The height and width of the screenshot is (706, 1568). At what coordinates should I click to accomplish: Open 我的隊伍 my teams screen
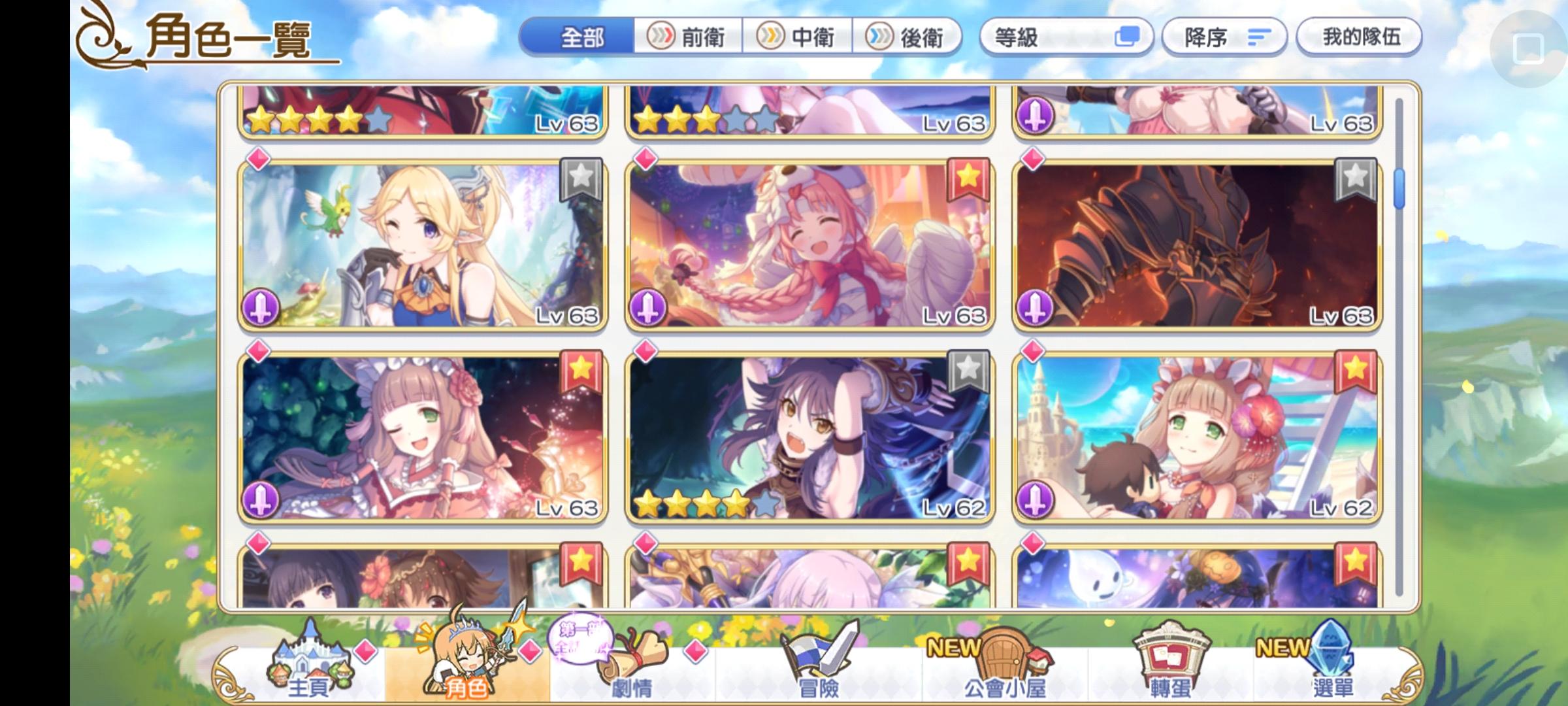[1359, 37]
